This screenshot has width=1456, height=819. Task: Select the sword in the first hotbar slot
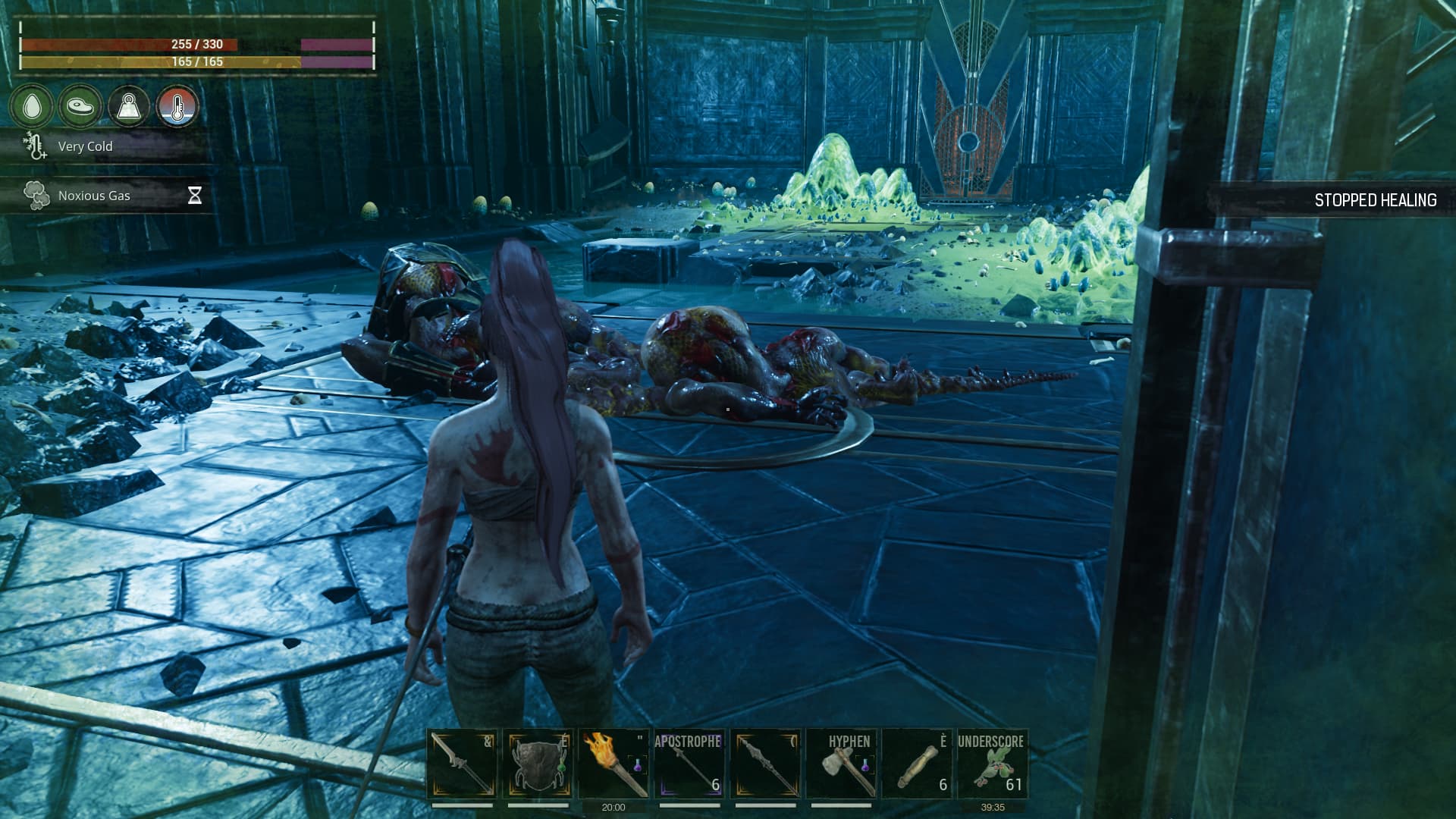462,764
